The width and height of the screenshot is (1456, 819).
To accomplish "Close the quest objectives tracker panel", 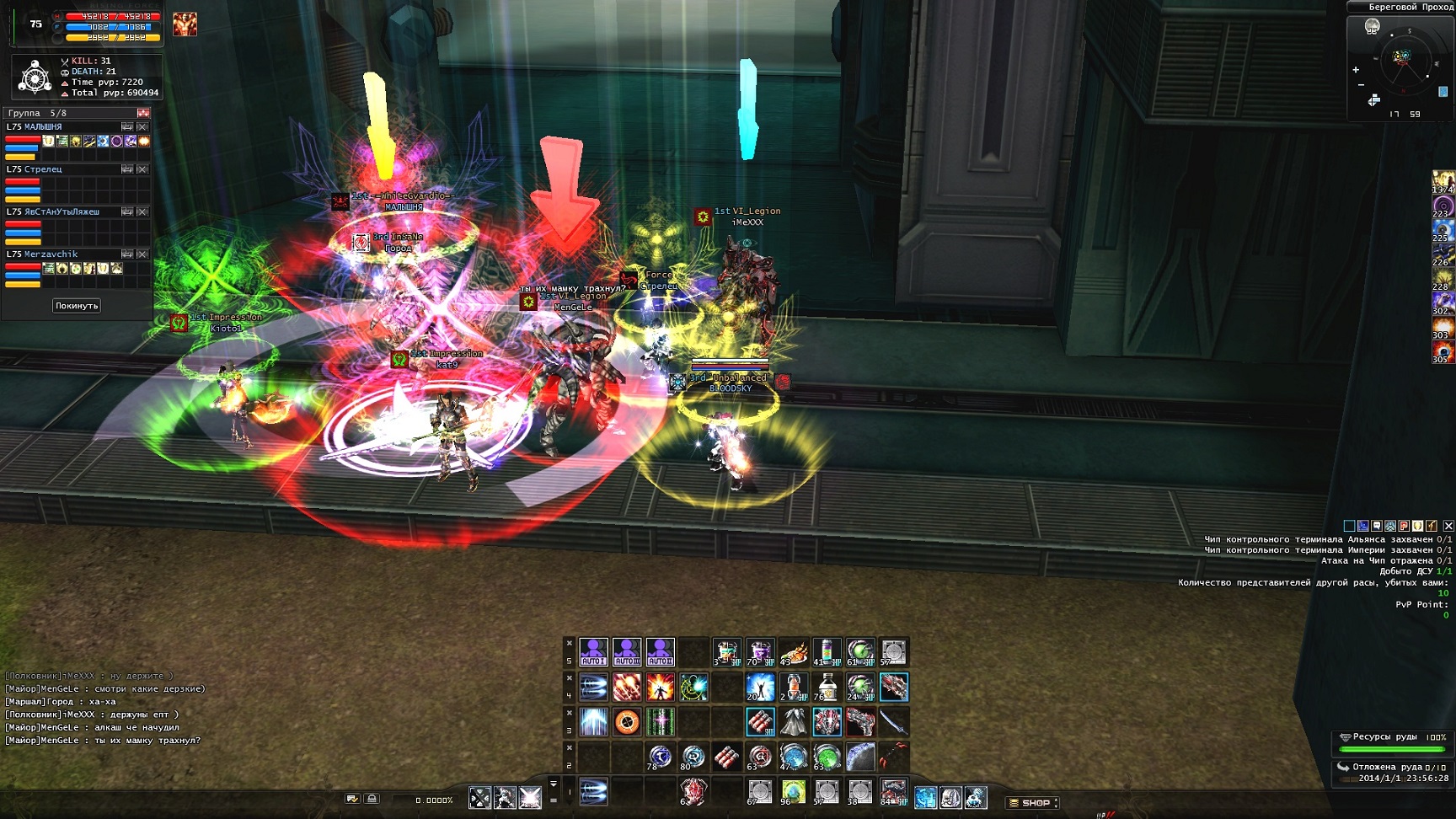I will pyautogui.click(x=1448, y=526).
